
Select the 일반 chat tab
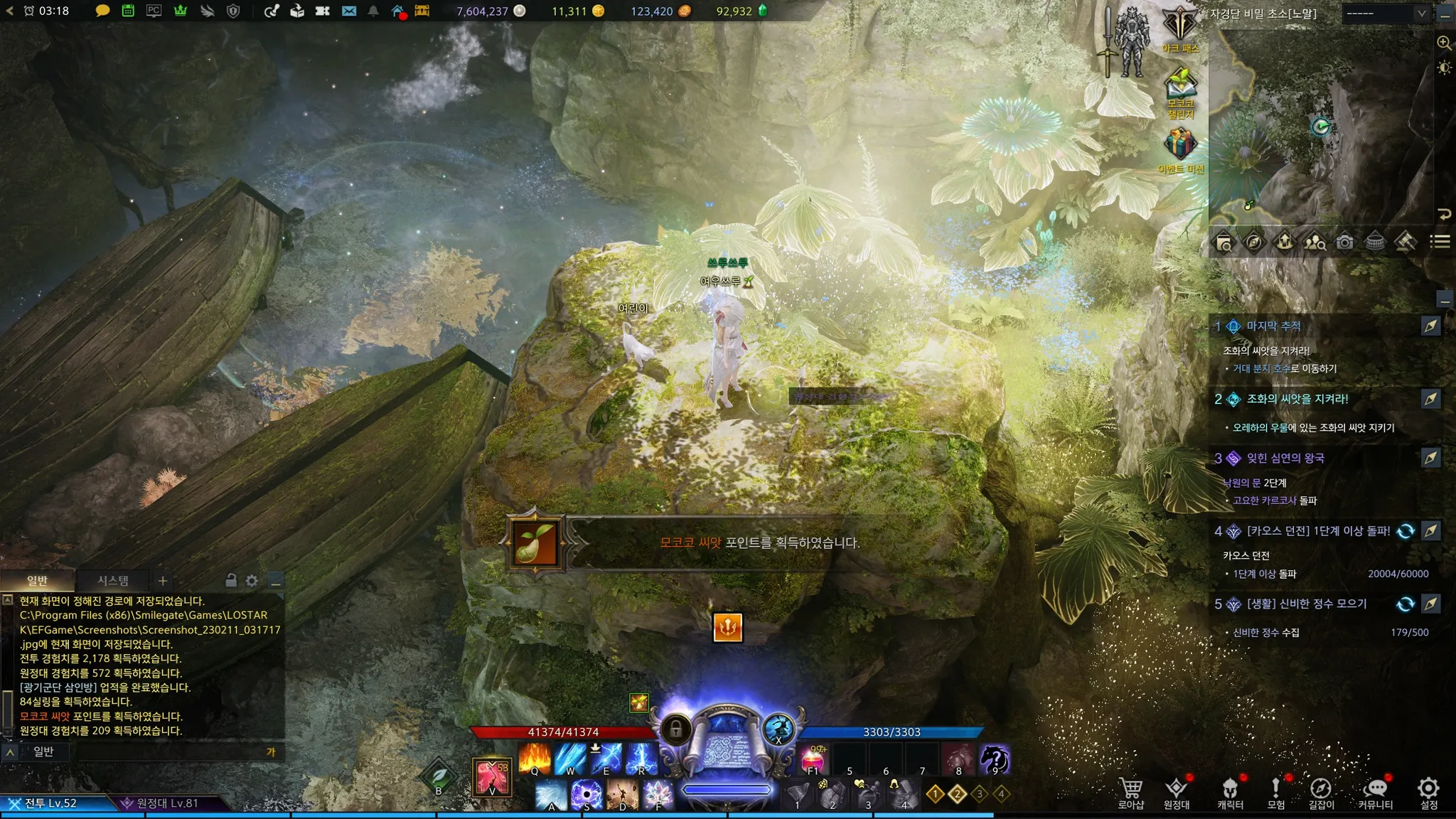pyautogui.click(x=37, y=581)
